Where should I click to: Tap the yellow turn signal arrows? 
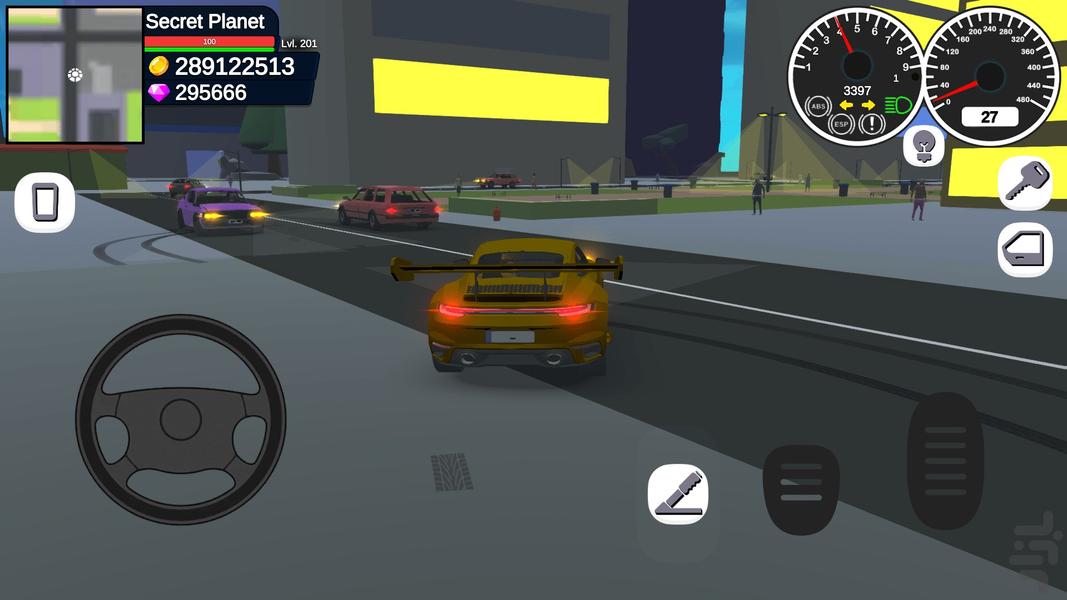[857, 105]
